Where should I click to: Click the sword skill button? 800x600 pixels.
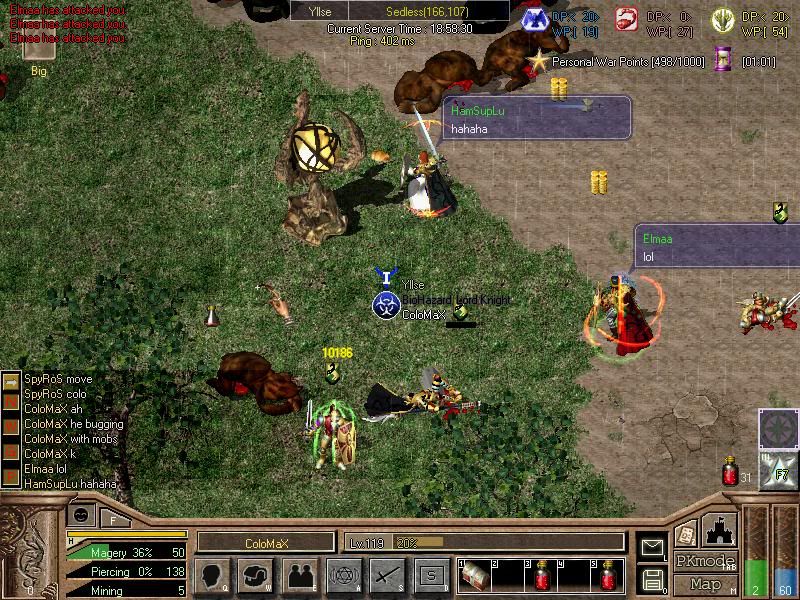(387, 575)
